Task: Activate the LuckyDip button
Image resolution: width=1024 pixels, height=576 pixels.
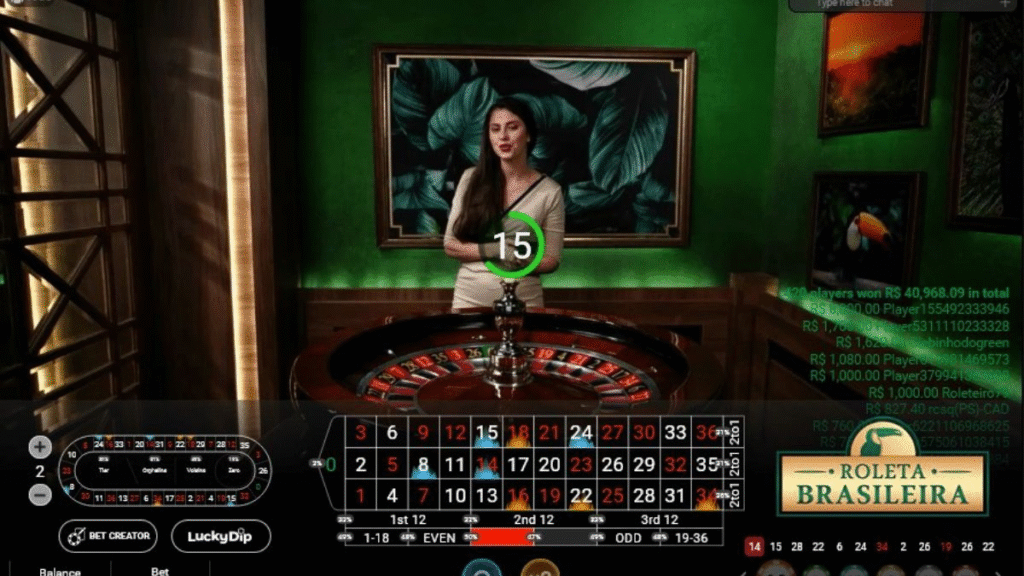Action: (221, 536)
